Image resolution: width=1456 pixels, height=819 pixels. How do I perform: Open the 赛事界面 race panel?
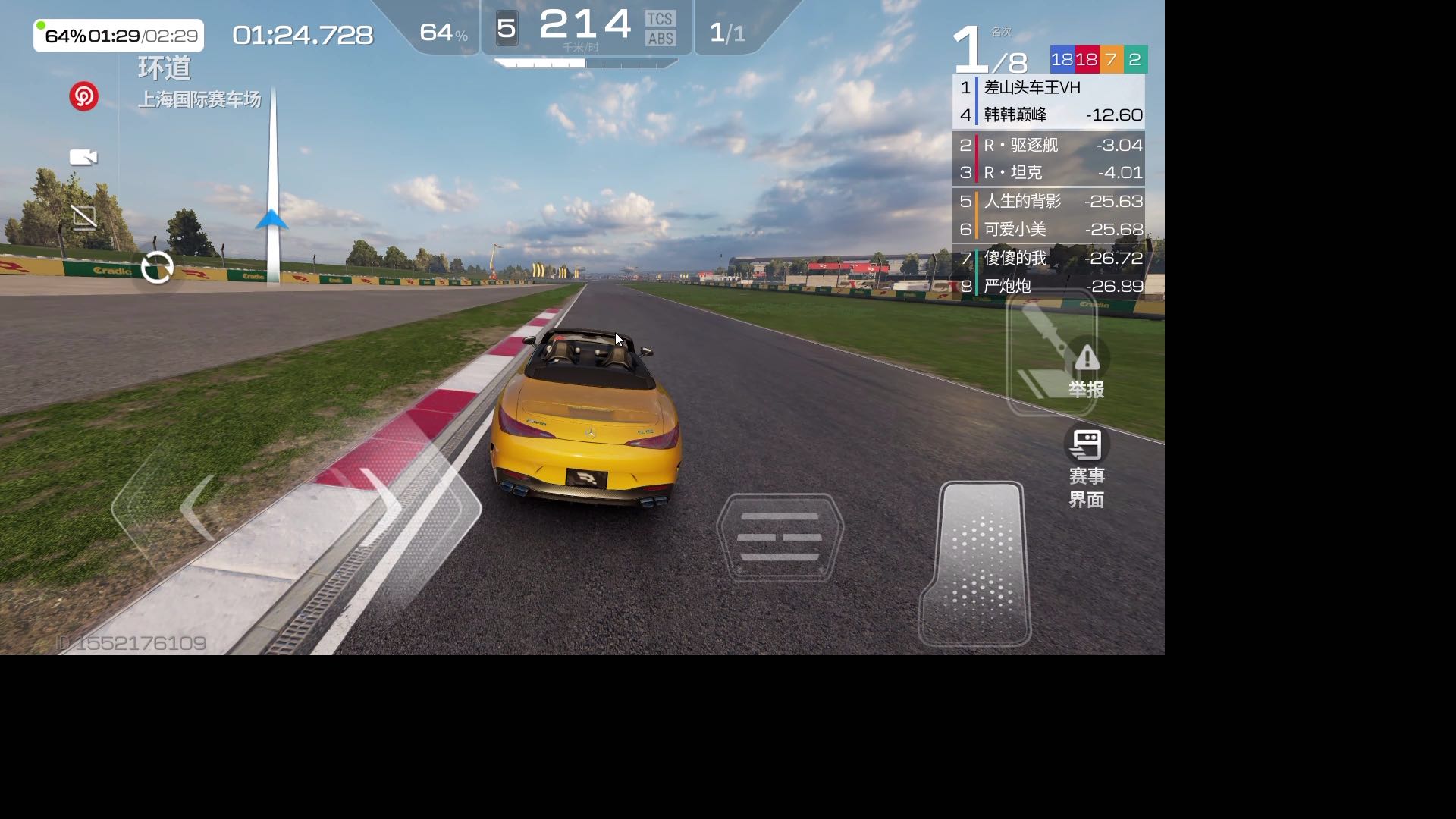[1086, 466]
